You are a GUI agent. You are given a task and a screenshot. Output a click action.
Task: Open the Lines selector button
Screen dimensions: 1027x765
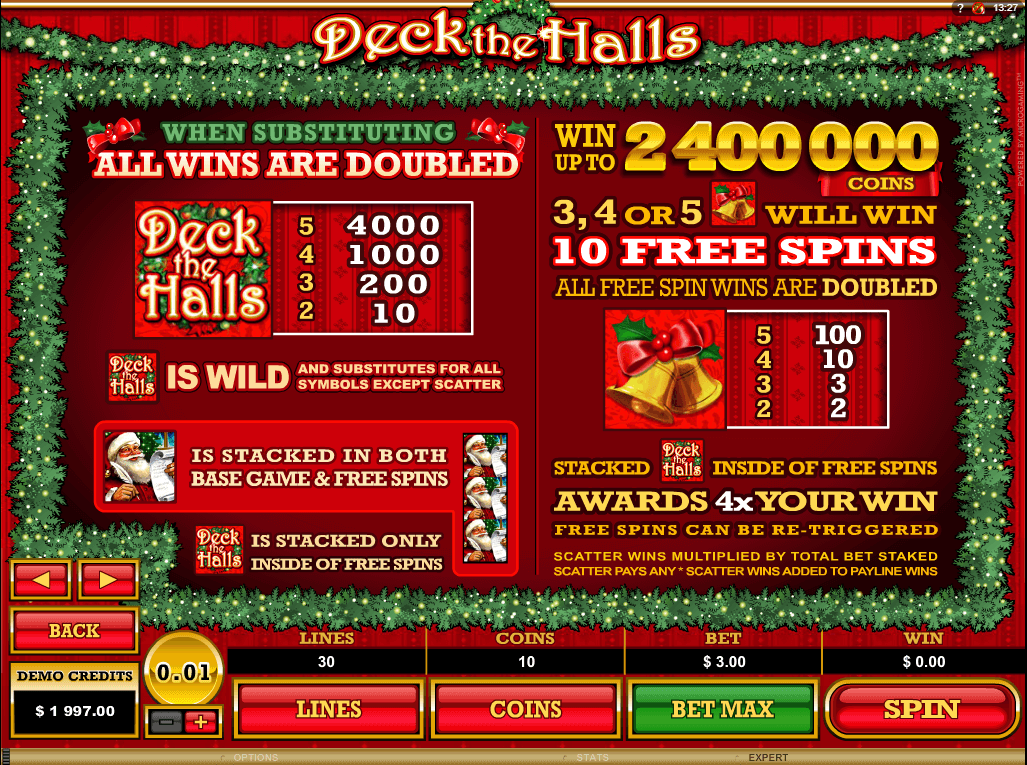(327, 709)
